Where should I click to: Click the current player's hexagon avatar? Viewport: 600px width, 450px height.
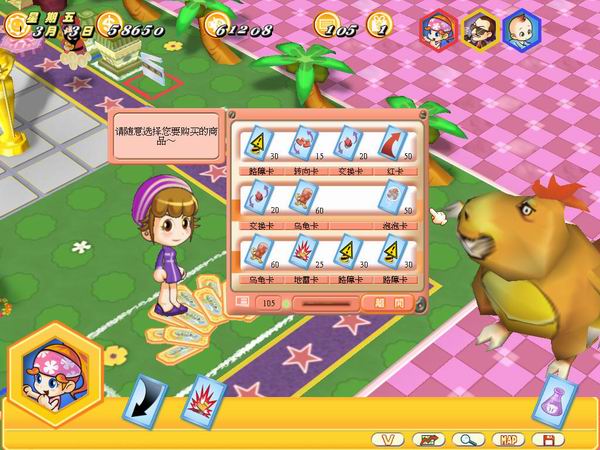click(54, 368)
